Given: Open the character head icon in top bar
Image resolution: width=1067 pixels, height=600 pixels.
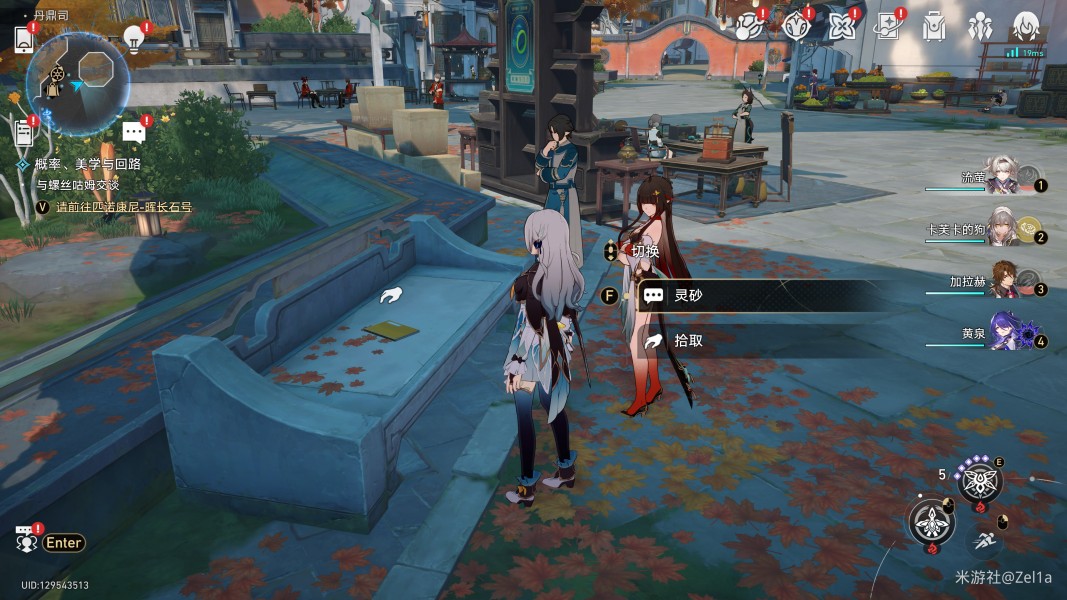Looking at the screenshot, I should [1026, 26].
